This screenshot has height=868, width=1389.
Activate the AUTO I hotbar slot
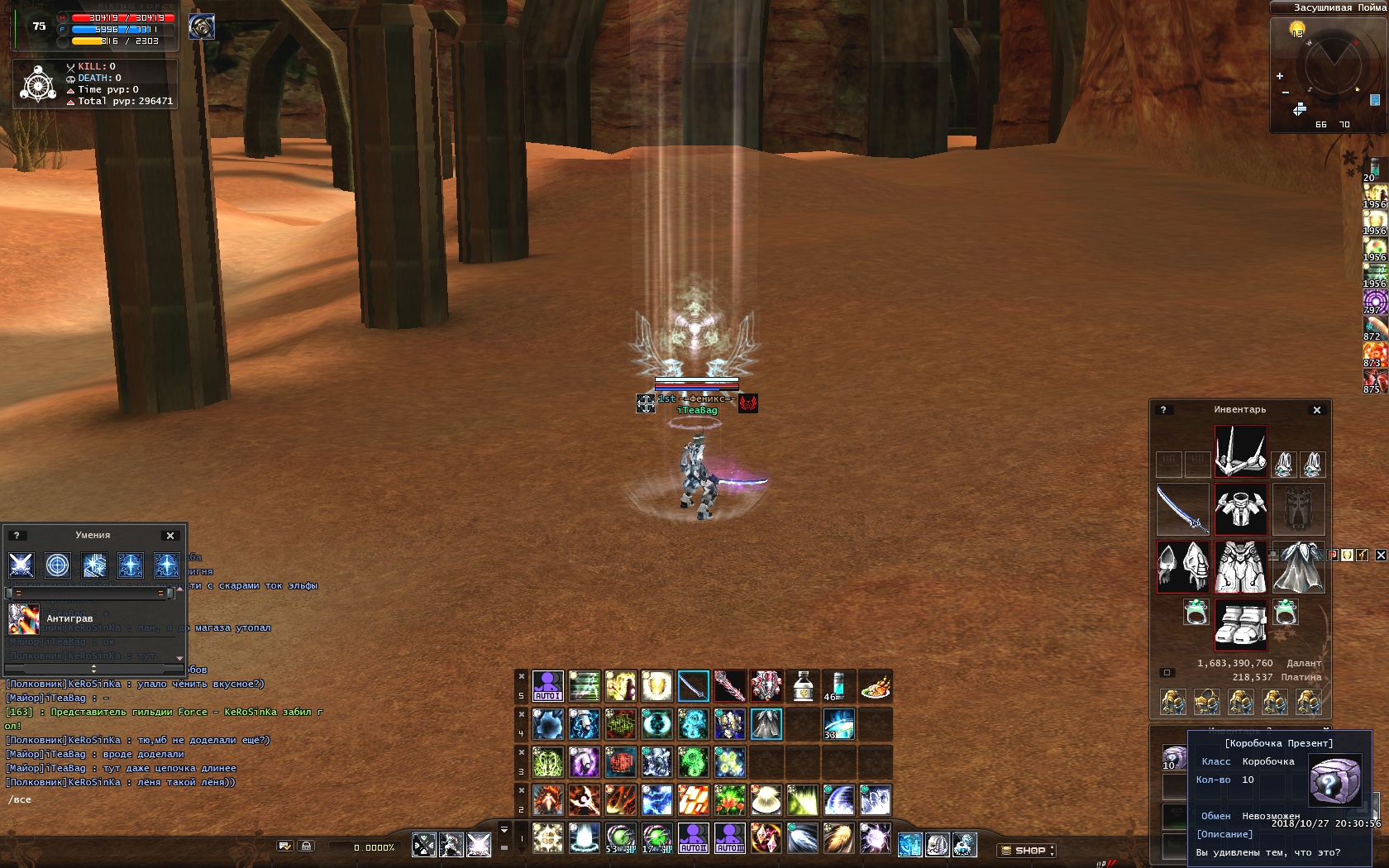click(x=547, y=685)
